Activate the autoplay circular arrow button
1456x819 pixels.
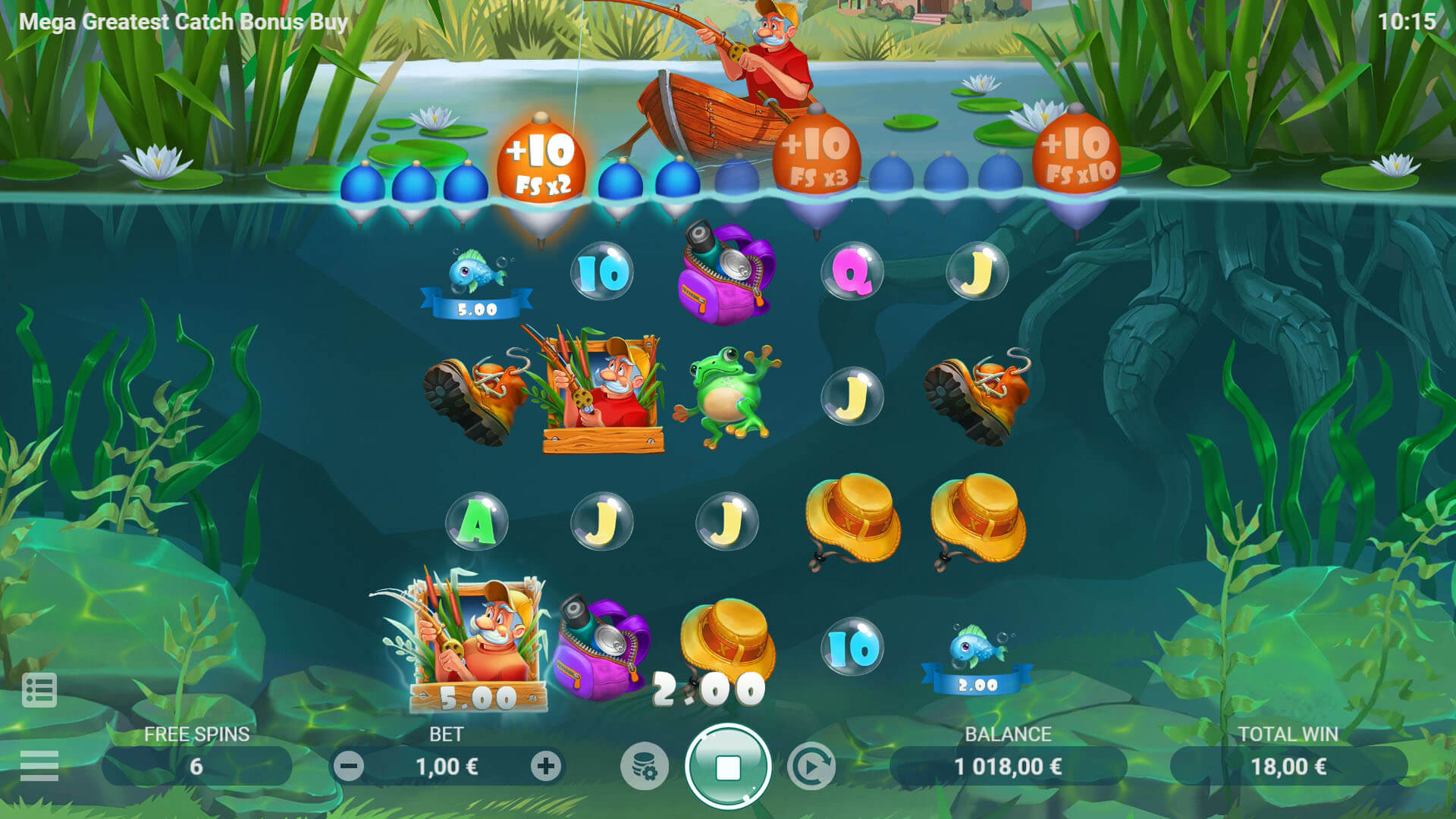(811, 767)
